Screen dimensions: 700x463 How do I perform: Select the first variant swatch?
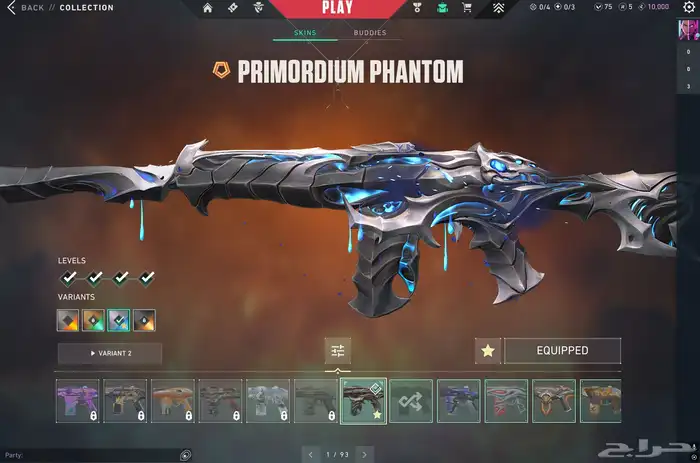pyautogui.click(x=69, y=320)
